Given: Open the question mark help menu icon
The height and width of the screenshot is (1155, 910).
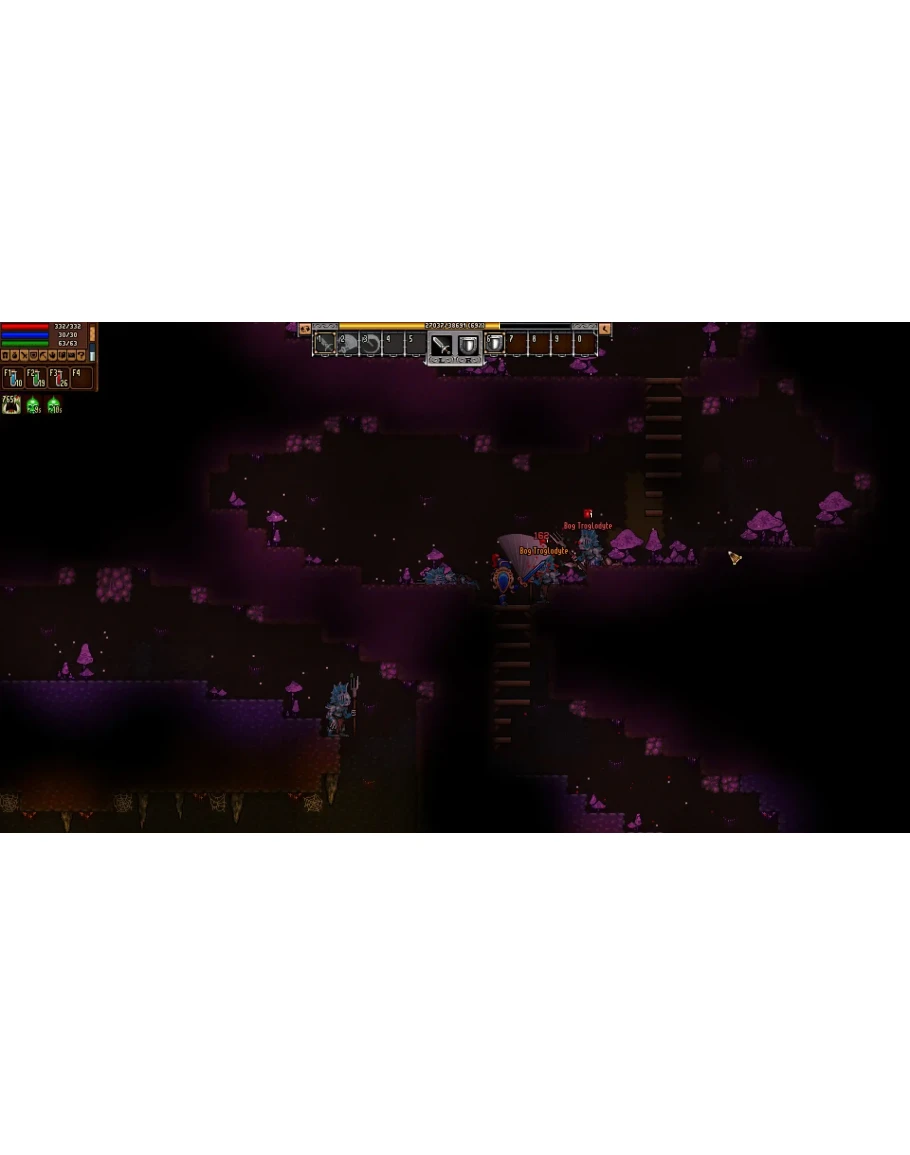Looking at the screenshot, I should [81, 355].
